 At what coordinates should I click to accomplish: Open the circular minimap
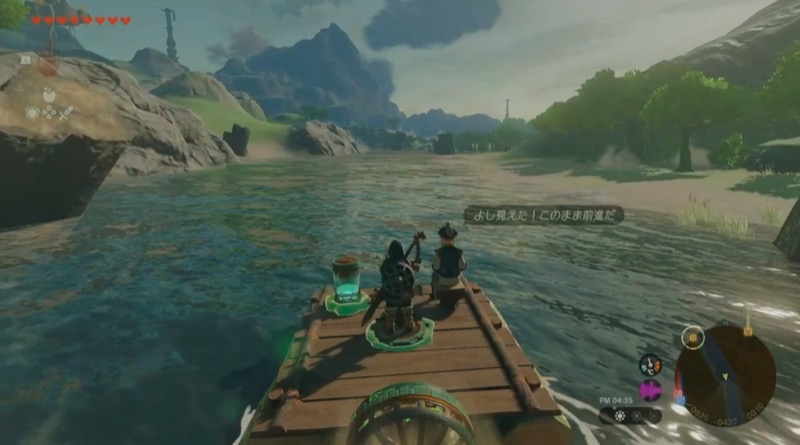(x=725, y=375)
